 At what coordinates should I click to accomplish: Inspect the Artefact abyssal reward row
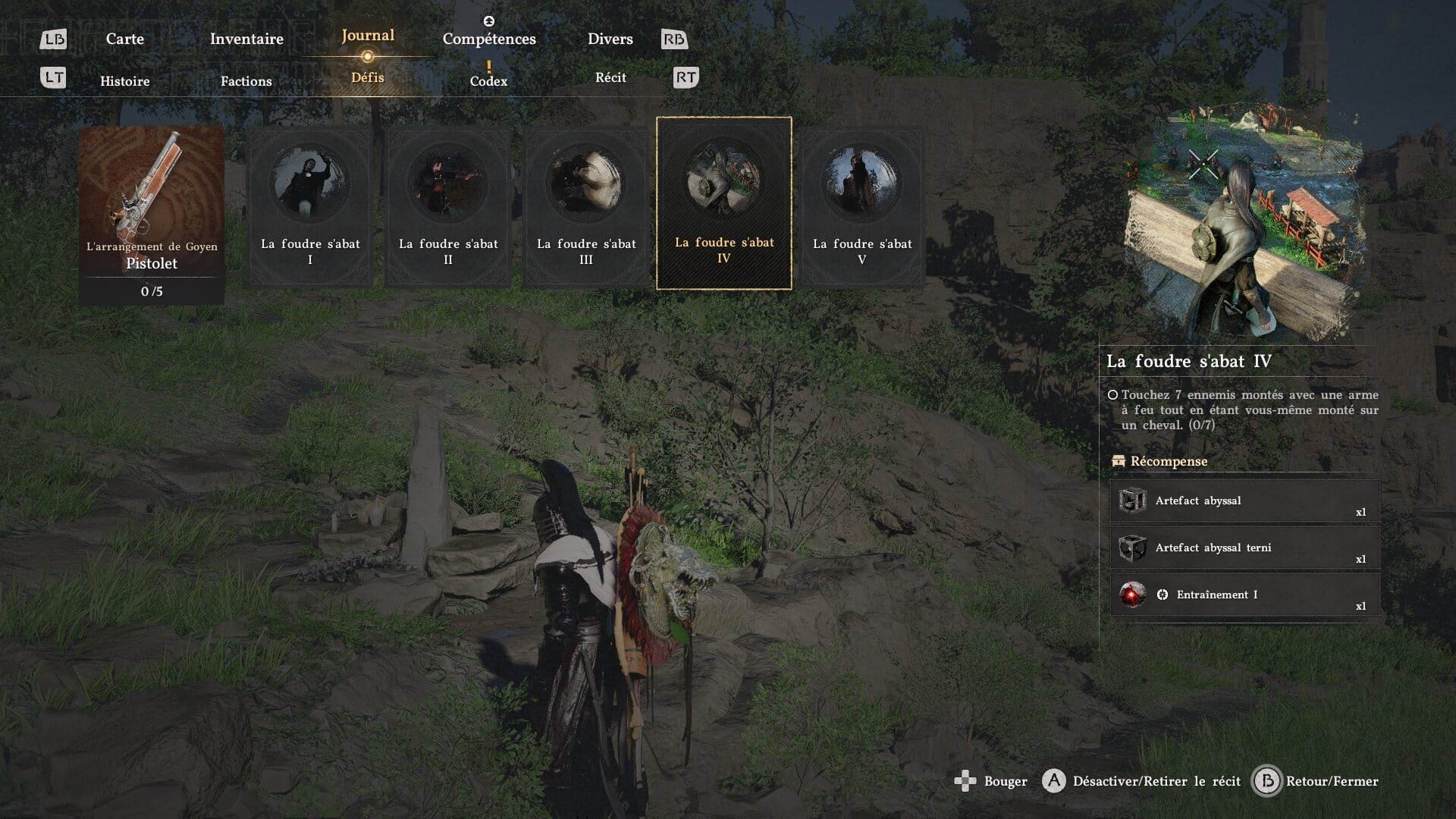[1244, 501]
